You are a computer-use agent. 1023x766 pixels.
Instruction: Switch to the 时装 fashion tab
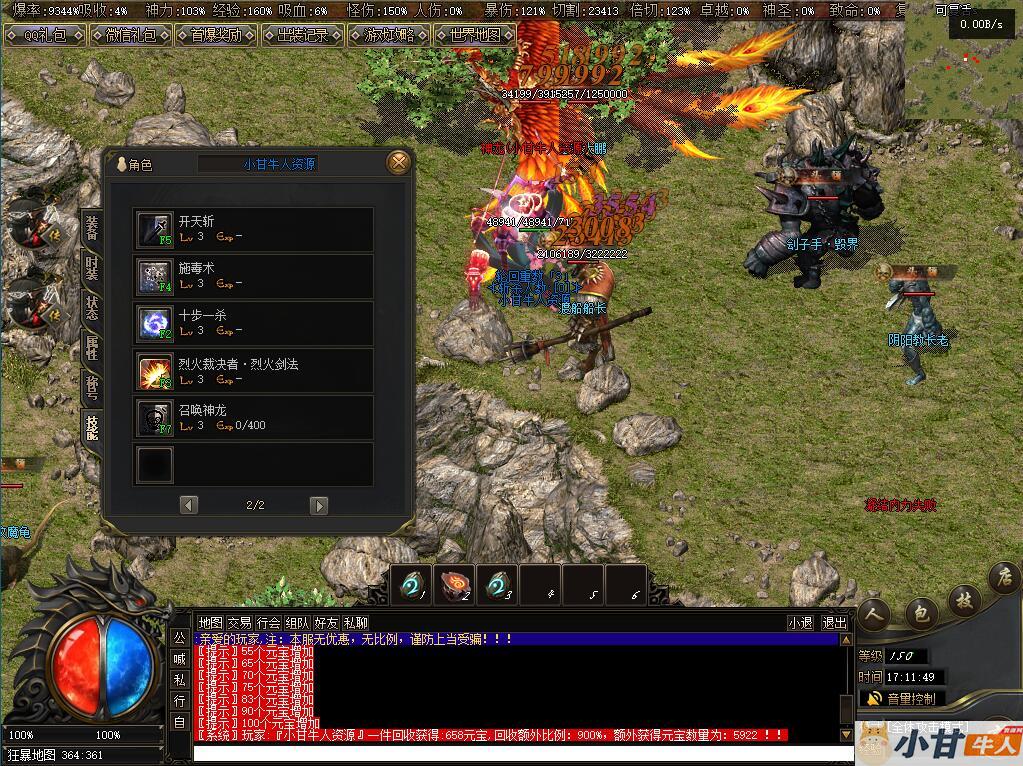[x=91, y=268]
